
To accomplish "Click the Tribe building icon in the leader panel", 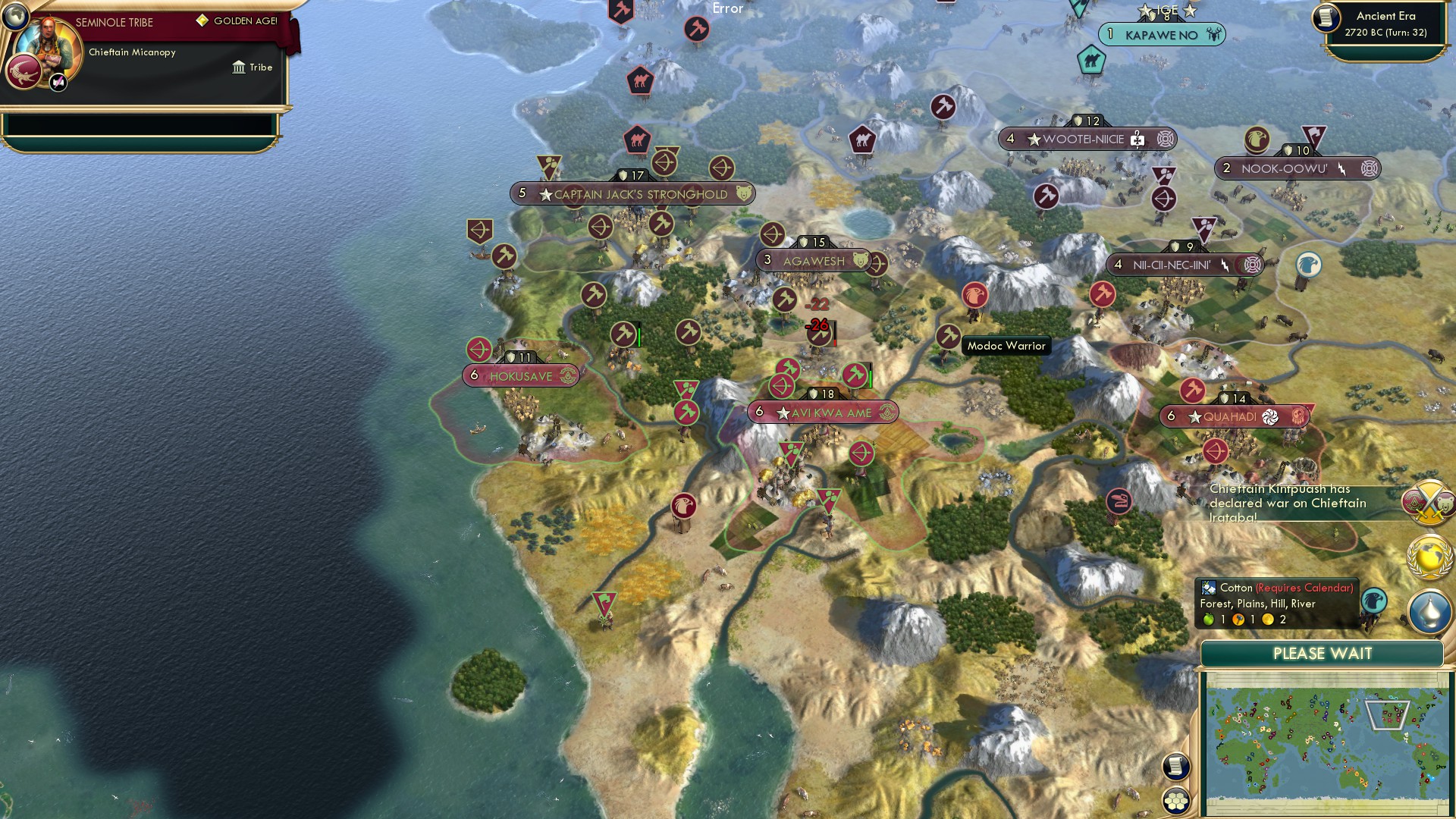I will click(x=239, y=67).
